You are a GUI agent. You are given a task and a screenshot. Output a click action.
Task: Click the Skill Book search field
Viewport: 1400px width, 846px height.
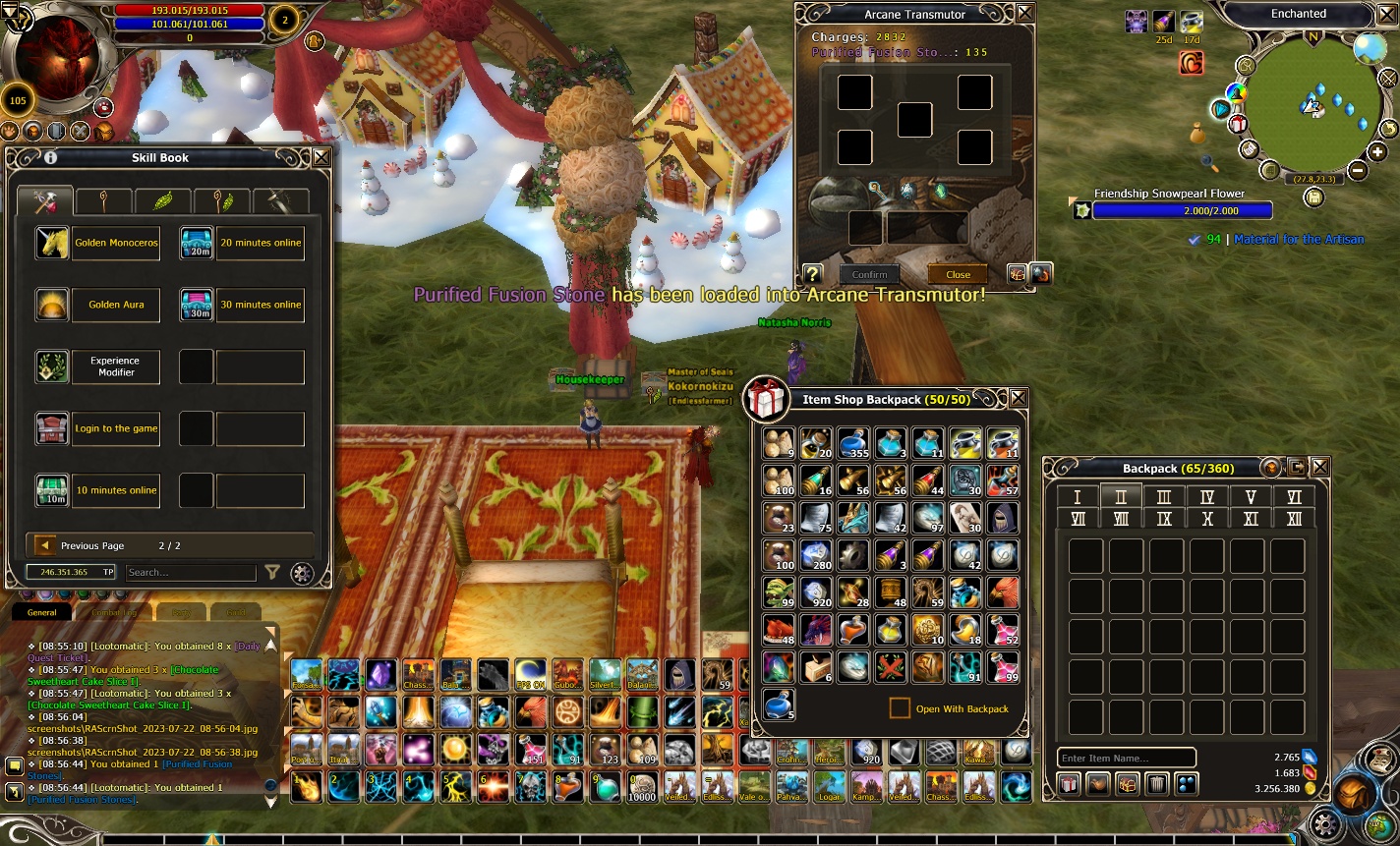click(191, 572)
